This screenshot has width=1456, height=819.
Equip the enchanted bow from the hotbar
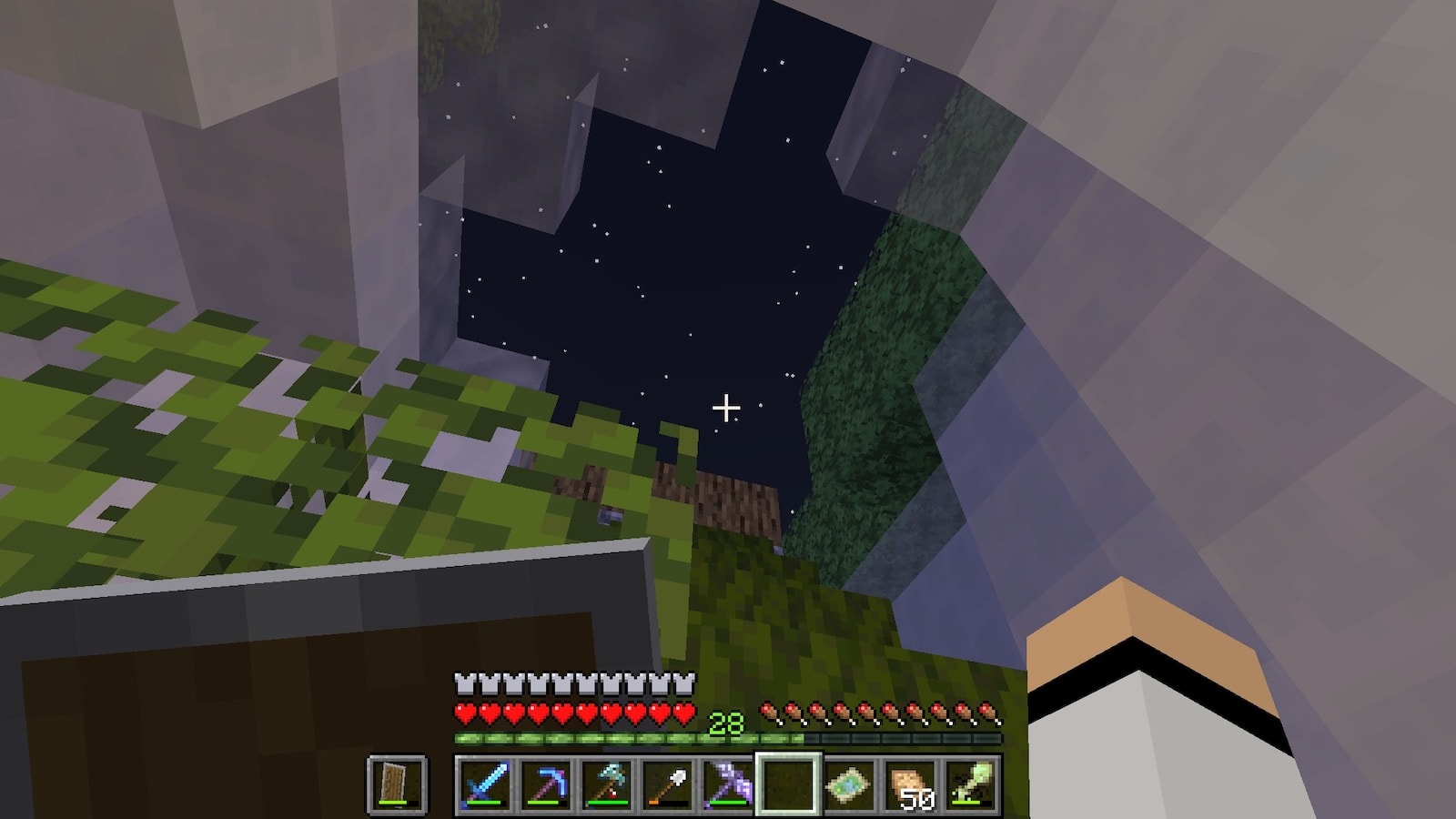coord(727,784)
